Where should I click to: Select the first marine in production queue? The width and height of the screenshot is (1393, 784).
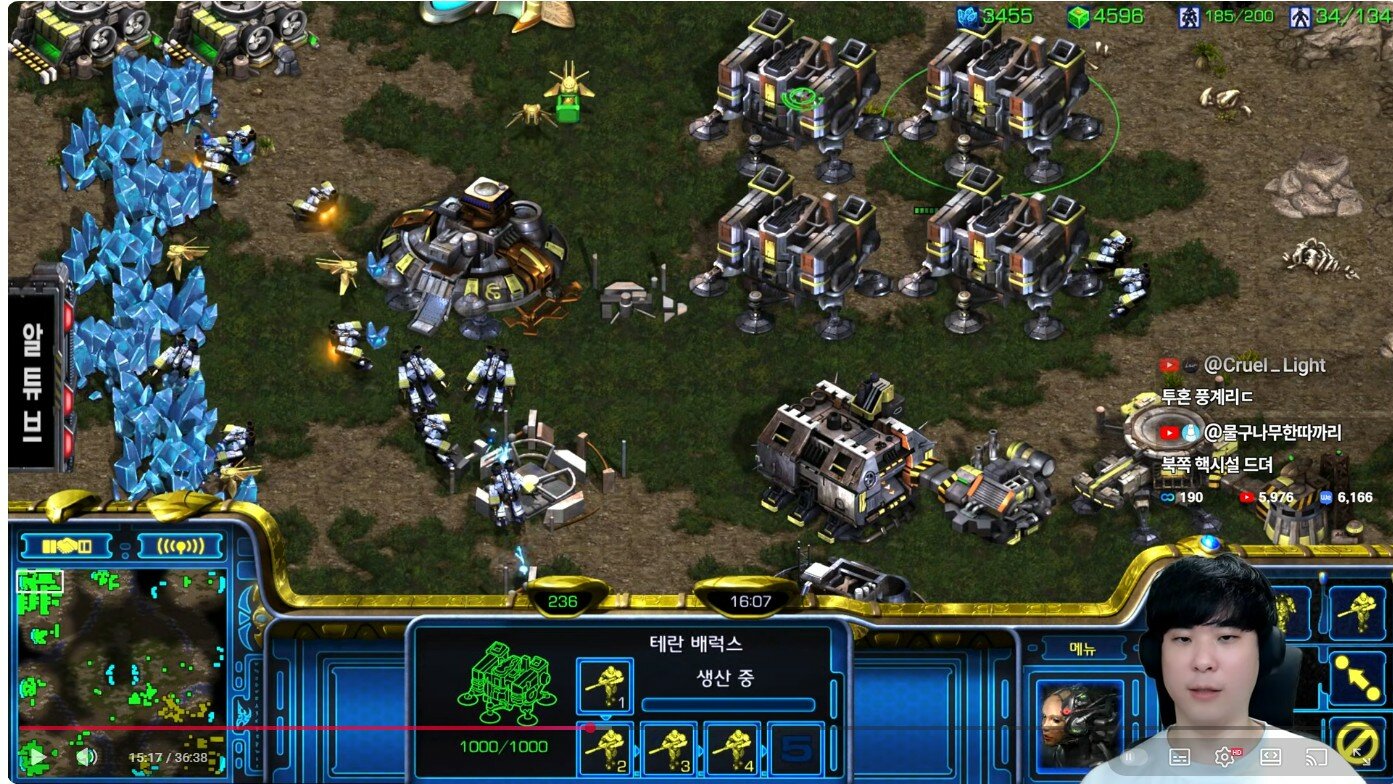coord(605,685)
